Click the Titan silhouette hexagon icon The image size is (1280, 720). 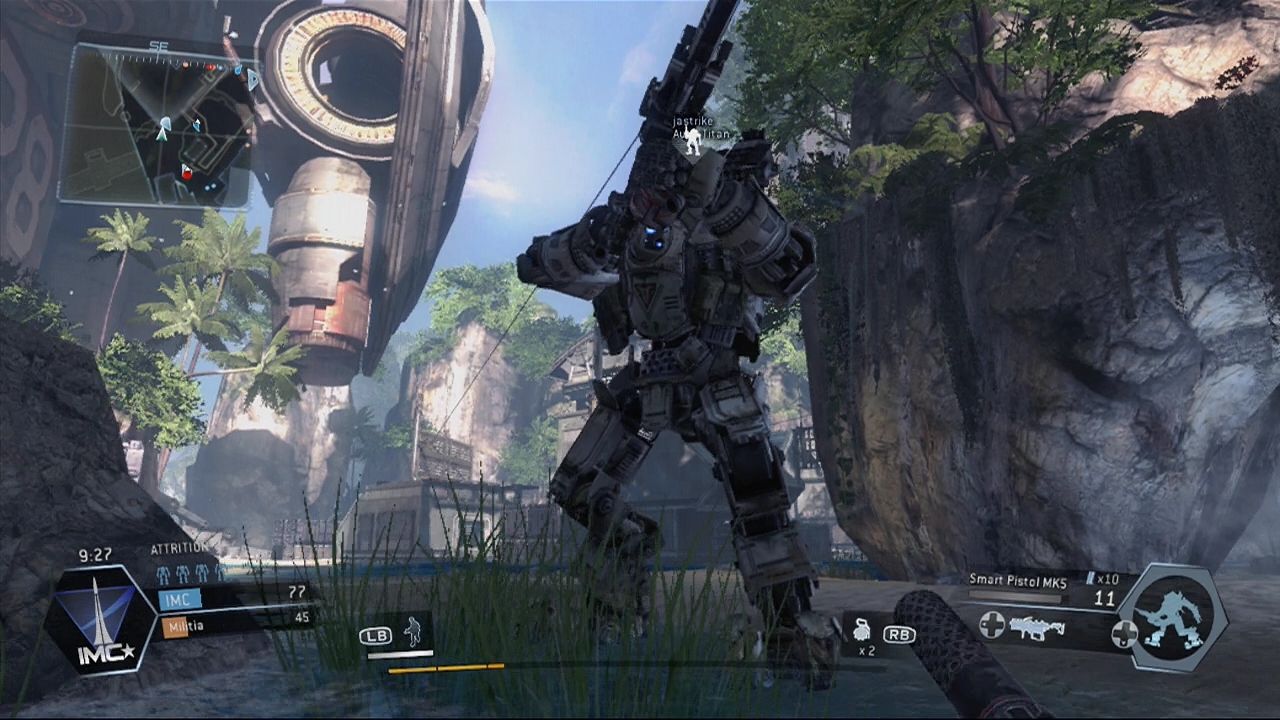pos(1171,615)
